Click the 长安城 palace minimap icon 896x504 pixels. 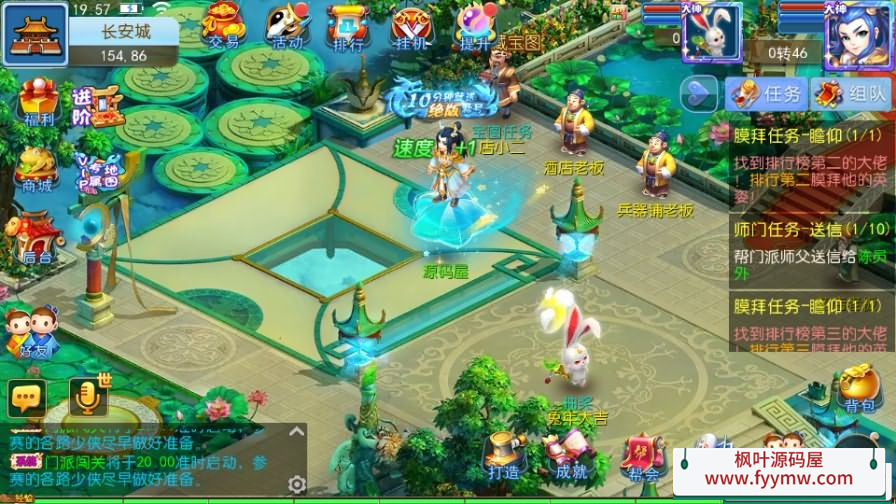[34, 35]
